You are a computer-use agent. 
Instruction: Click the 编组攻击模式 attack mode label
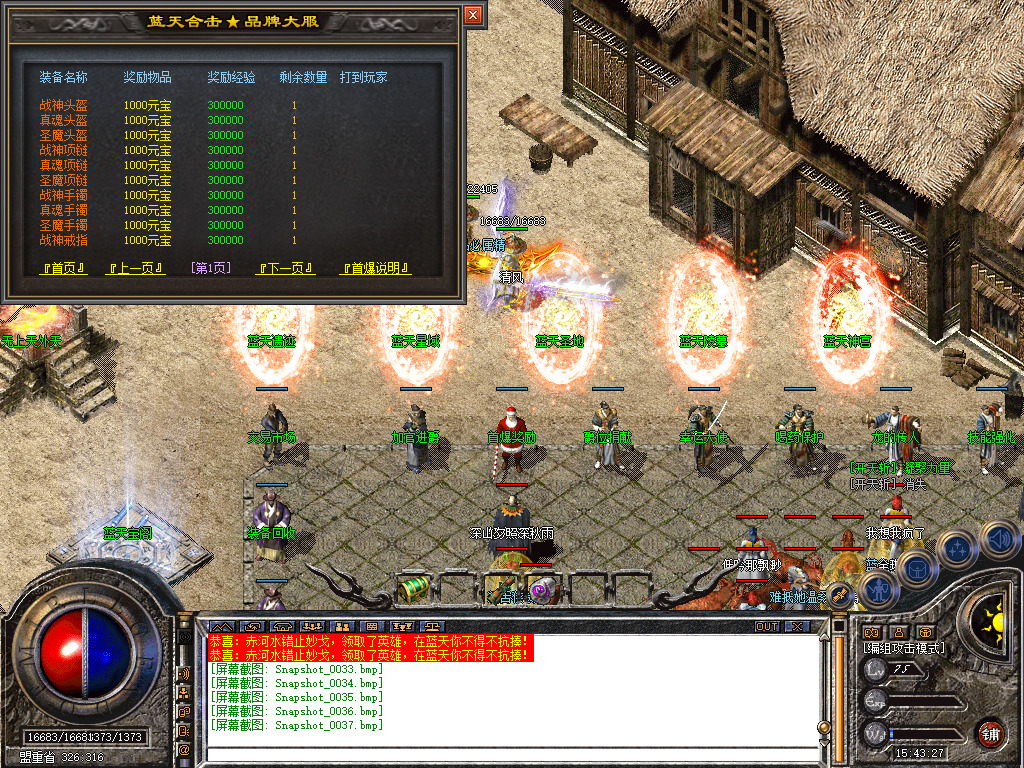tap(904, 648)
